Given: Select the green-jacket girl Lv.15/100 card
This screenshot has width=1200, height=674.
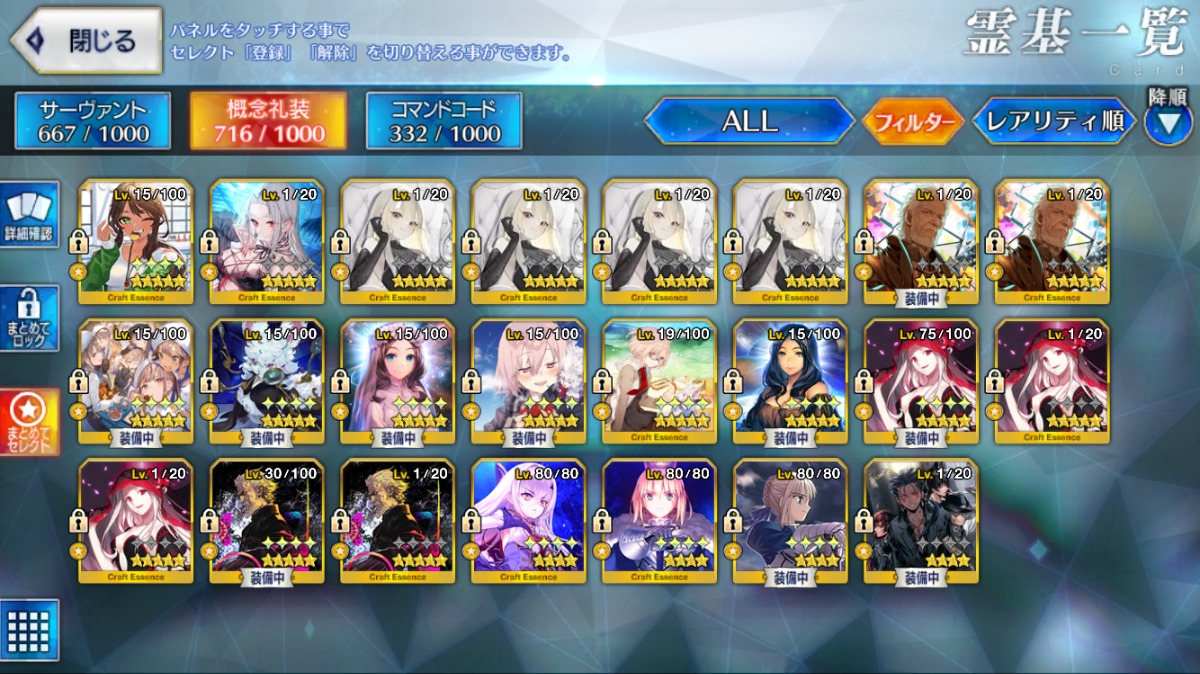Looking at the screenshot, I should click(x=135, y=240).
